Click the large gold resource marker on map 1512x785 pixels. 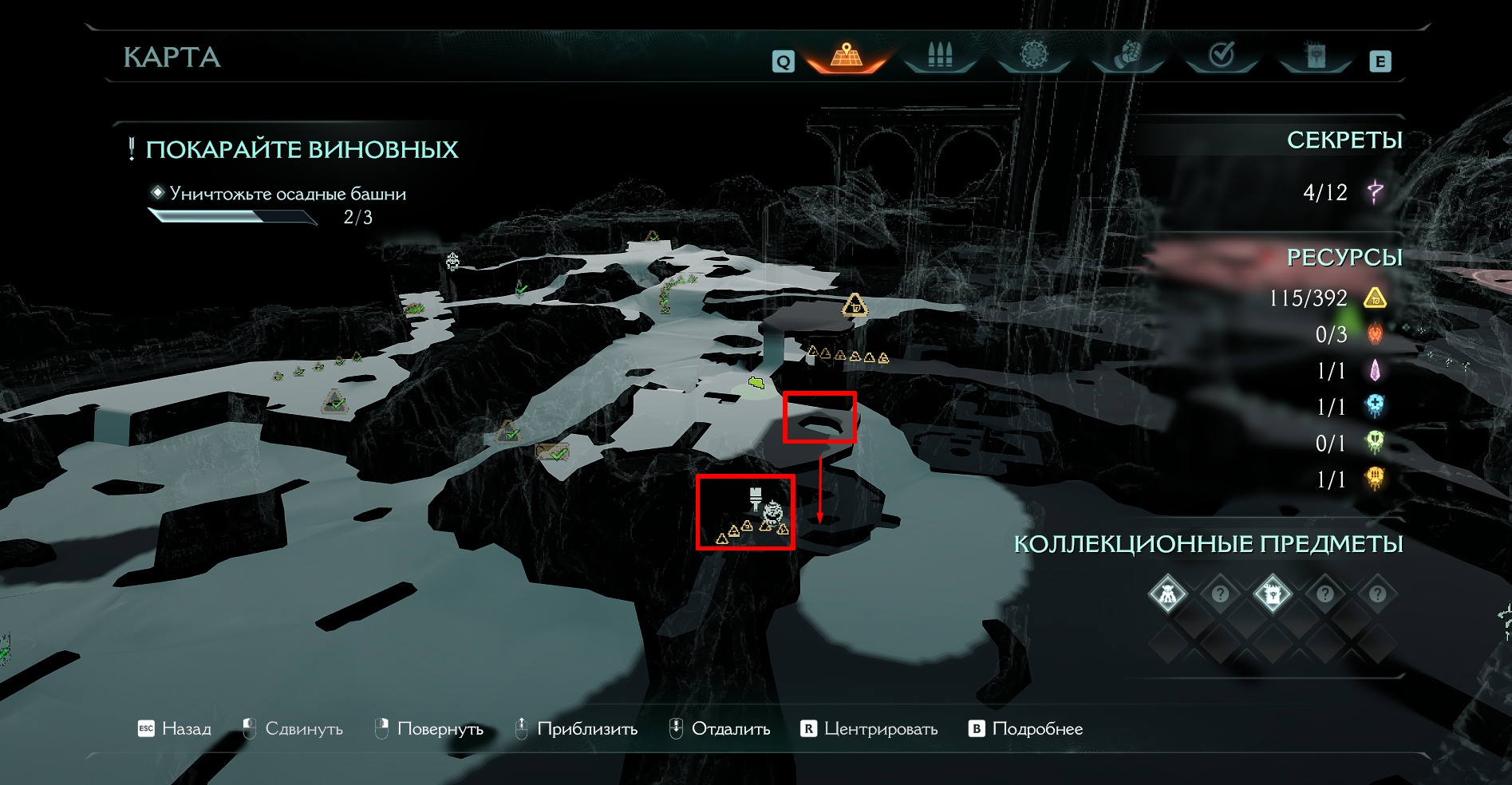[855, 306]
